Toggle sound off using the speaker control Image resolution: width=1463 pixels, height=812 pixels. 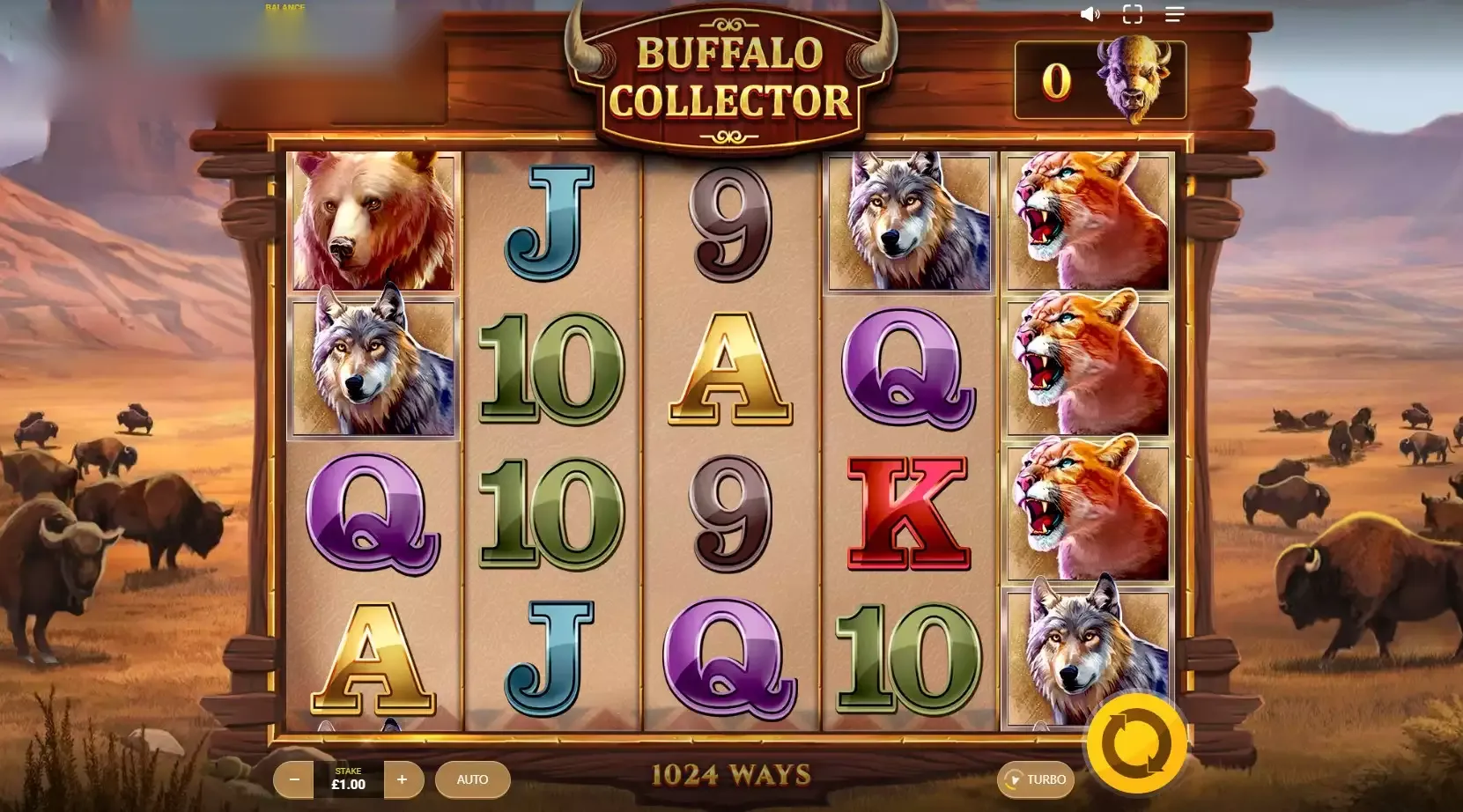pyautogui.click(x=1090, y=14)
